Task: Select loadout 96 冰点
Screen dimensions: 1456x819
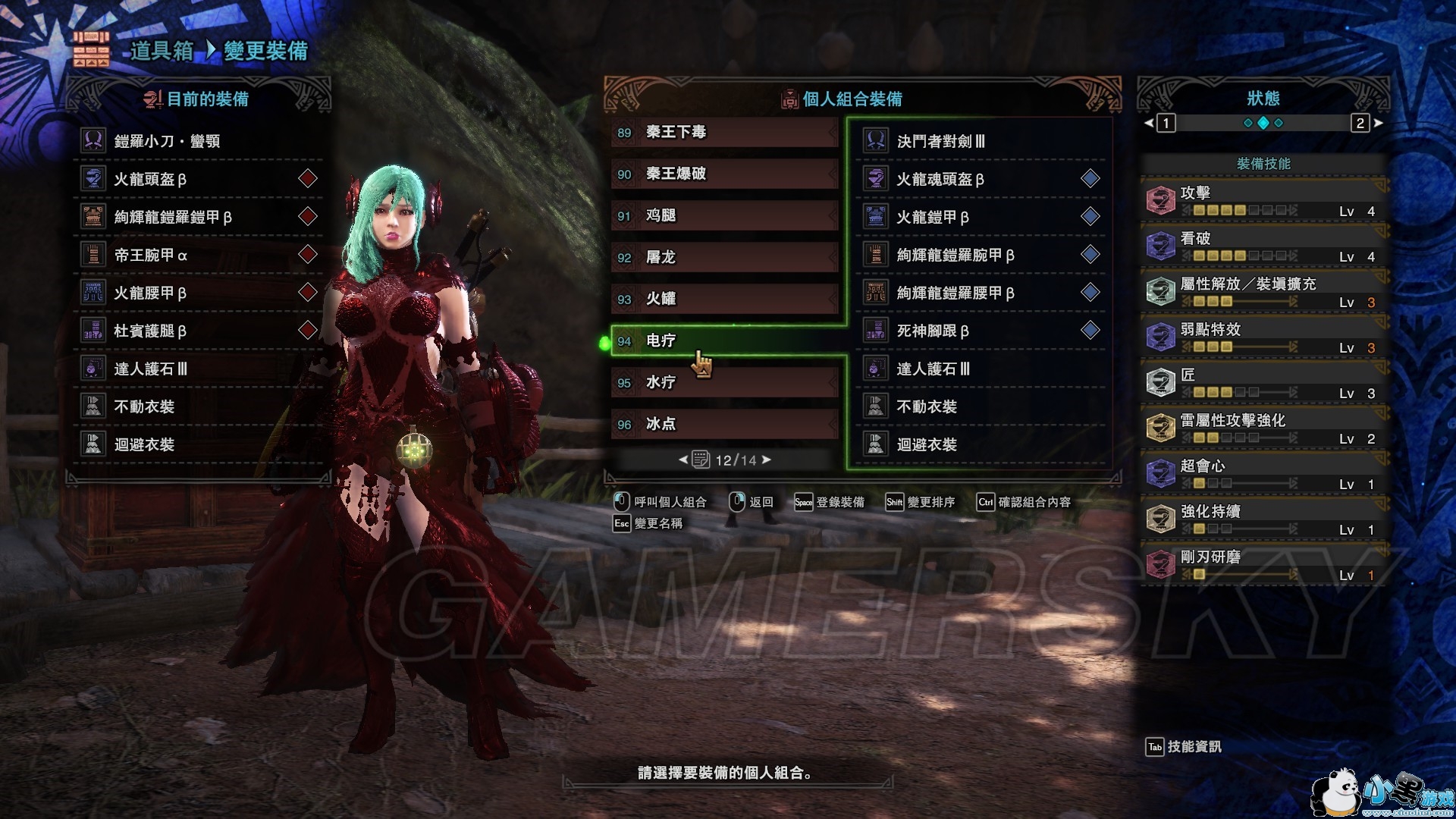Action: pos(724,425)
